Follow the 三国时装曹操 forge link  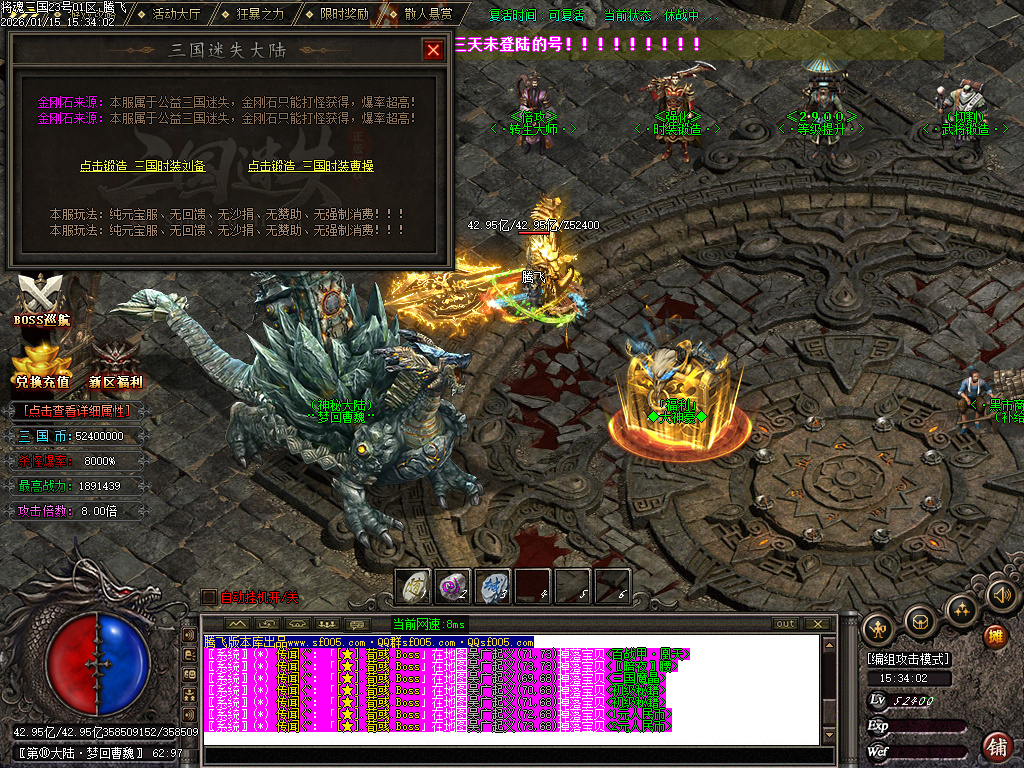coord(311,166)
